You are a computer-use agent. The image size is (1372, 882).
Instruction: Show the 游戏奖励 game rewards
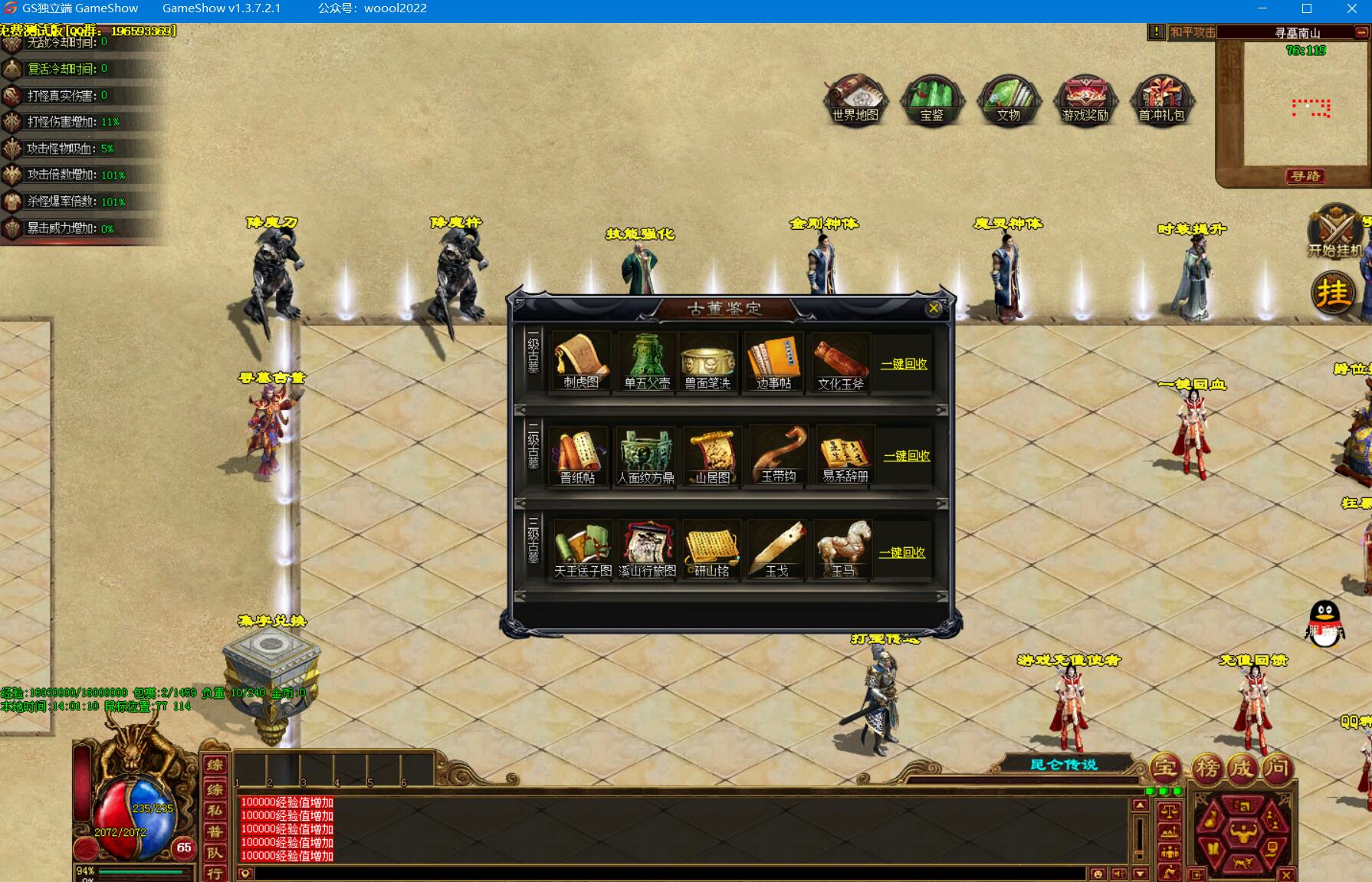click(1085, 100)
